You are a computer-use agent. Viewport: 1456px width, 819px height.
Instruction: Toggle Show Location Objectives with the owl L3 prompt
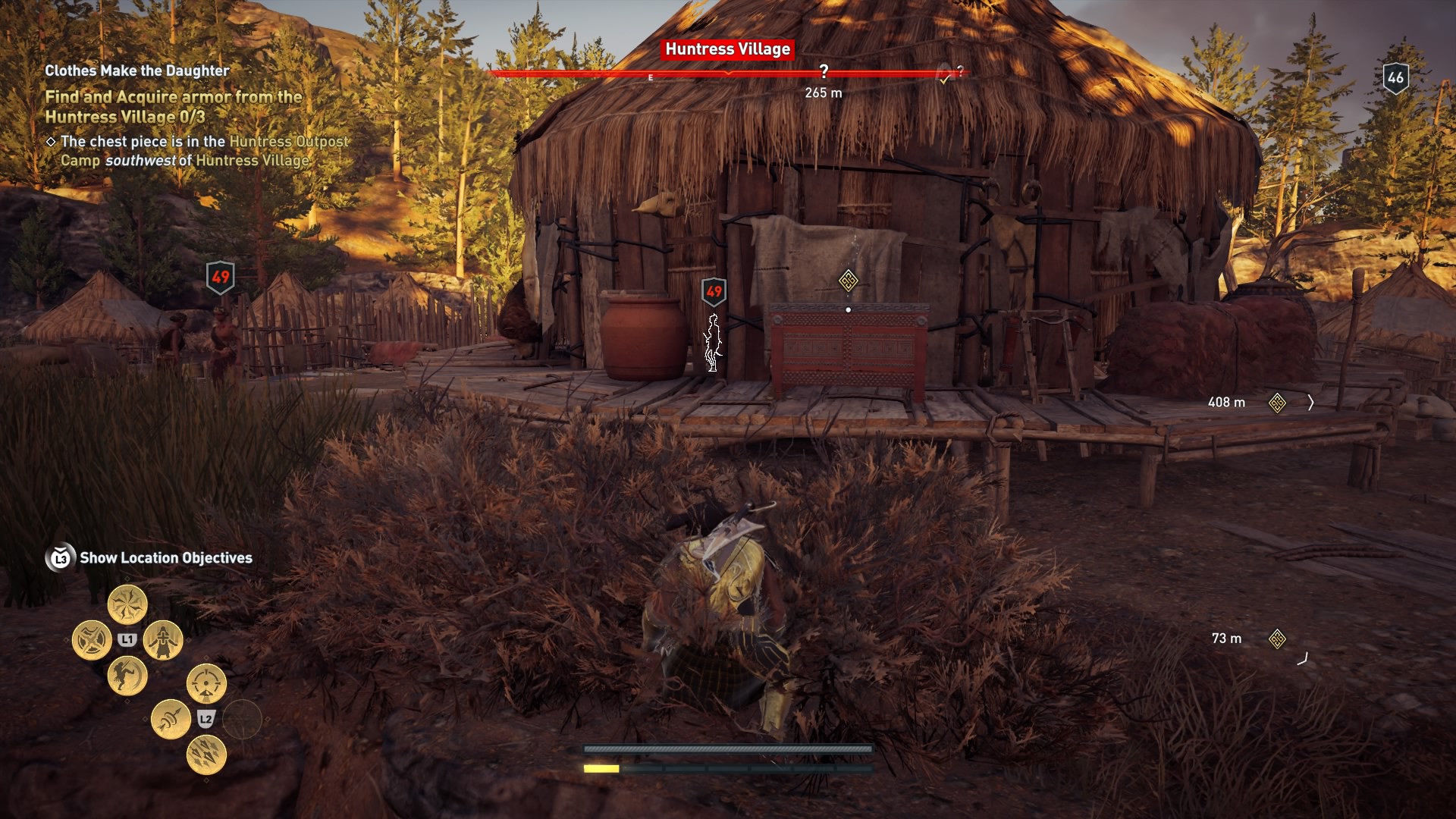pos(61,557)
